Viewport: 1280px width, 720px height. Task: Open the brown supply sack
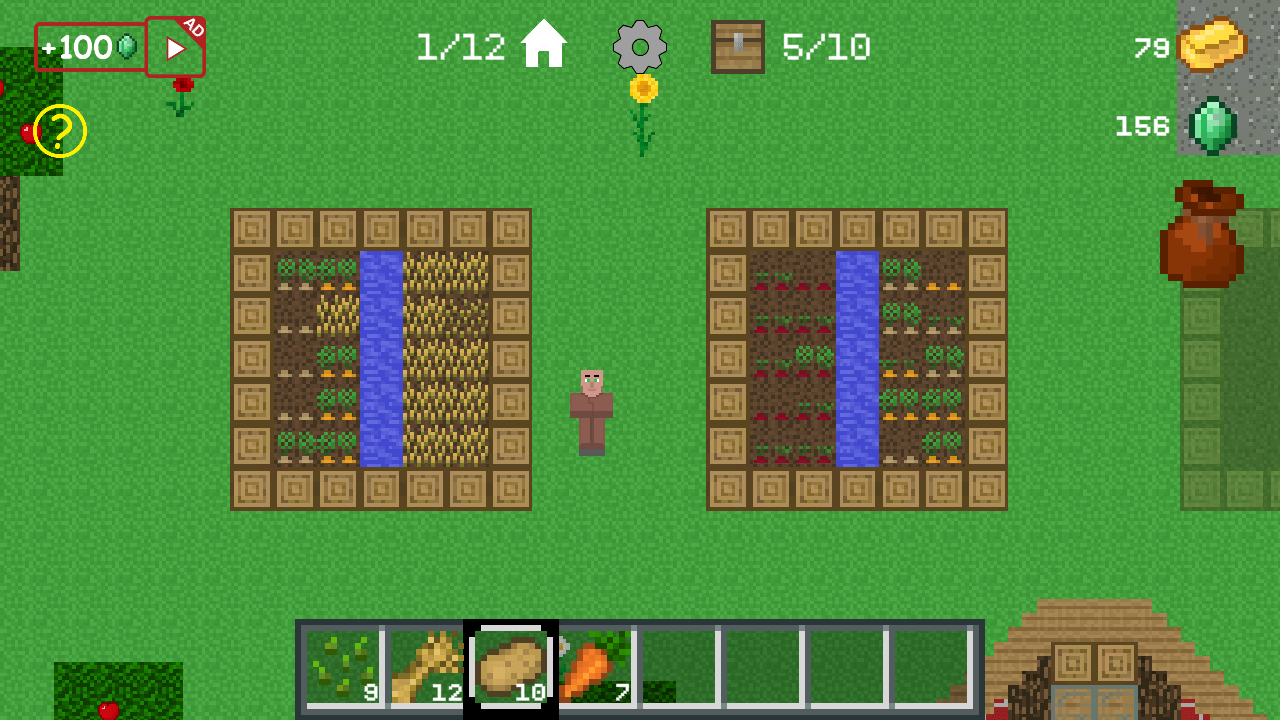pyautogui.click(x=1203, y=235)
